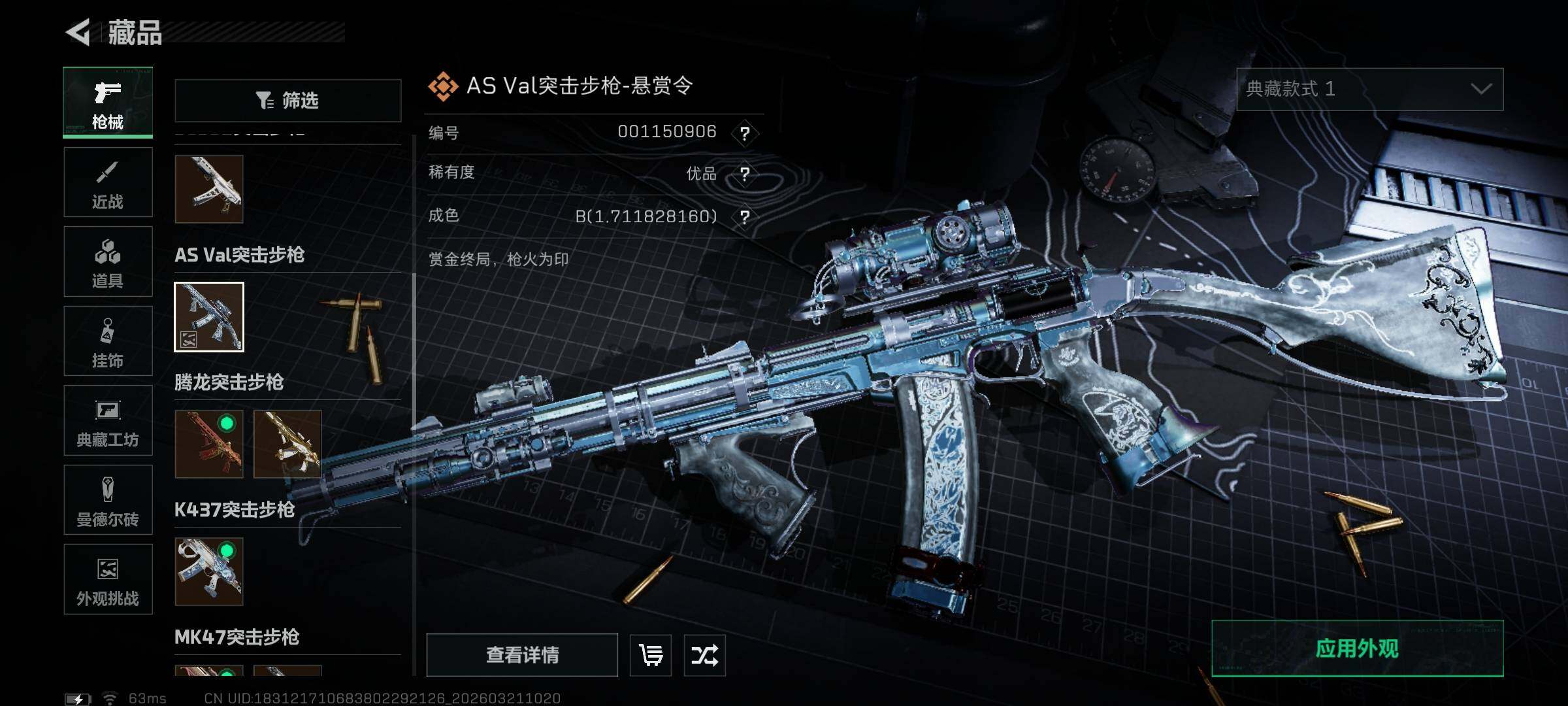Select the 道具 items category
This screenshot has width=1568, height=706.
tap(108, 261)
